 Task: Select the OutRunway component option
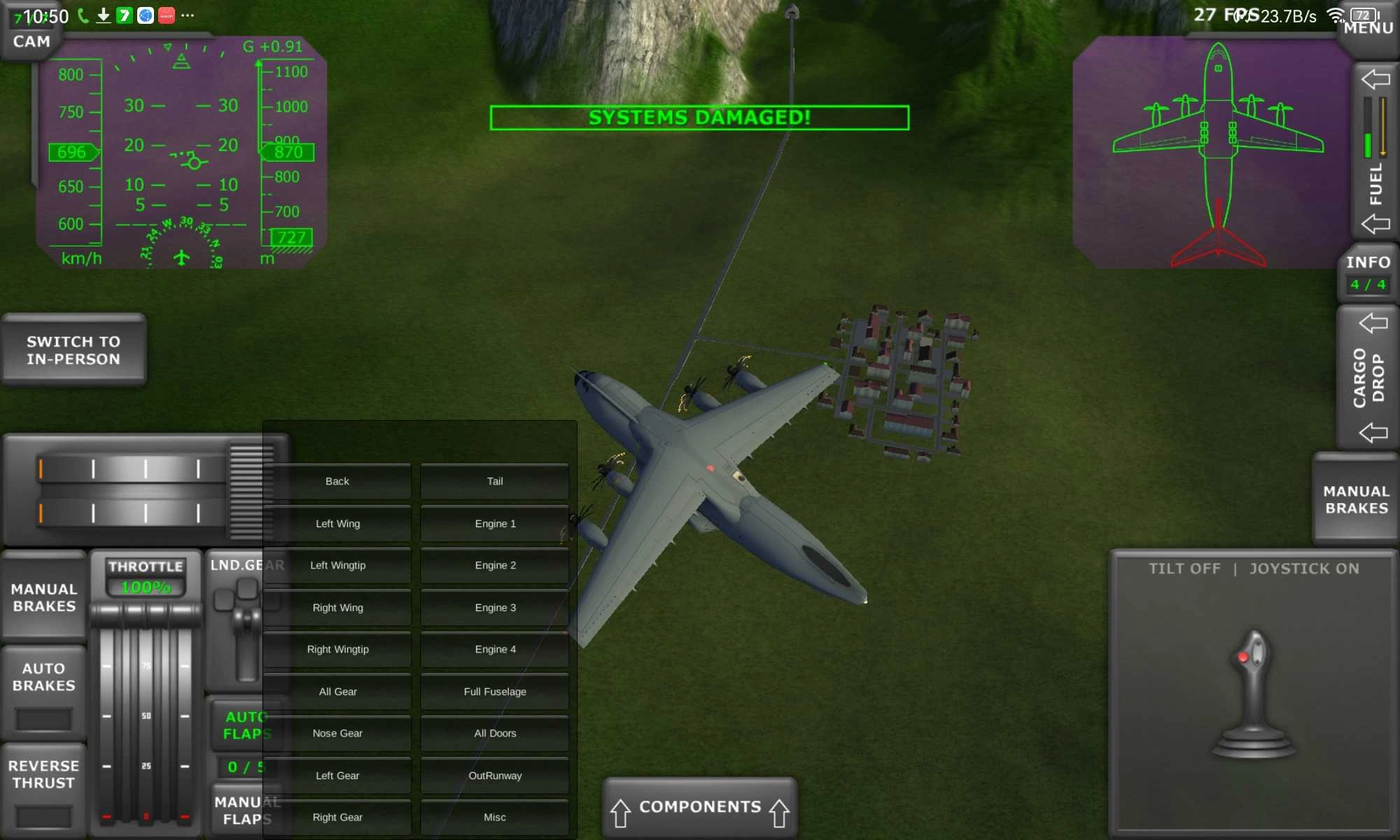click(494, 775)
